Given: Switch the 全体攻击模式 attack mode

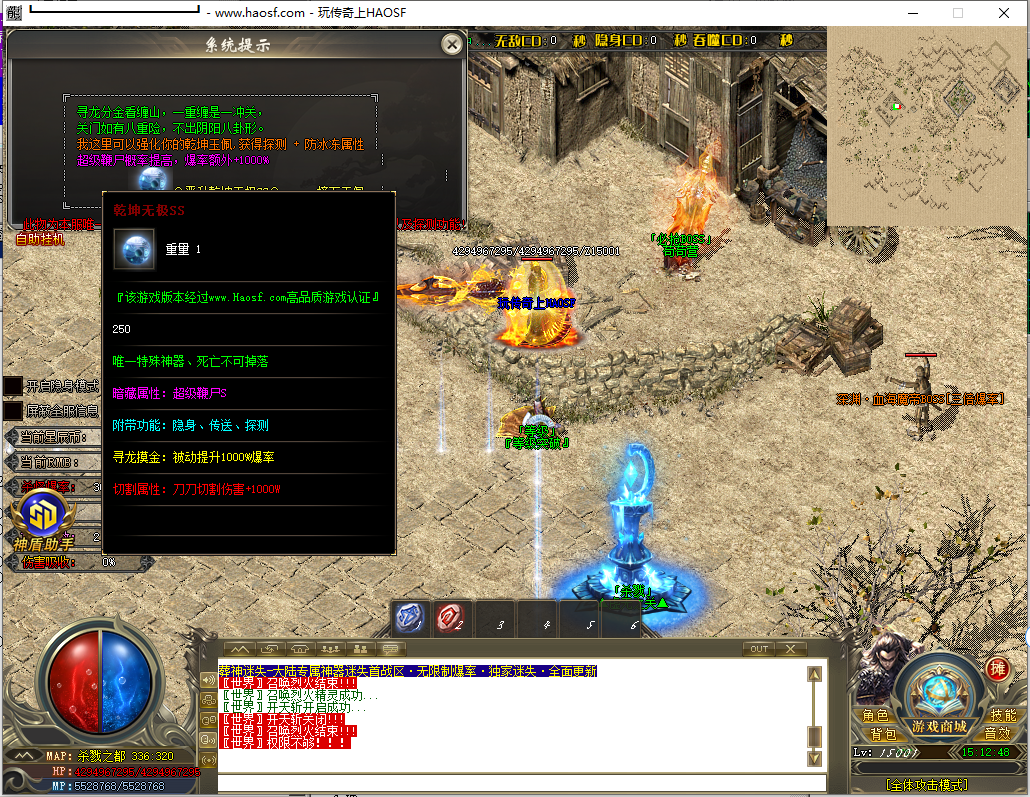Looking at the screenshot, I should click(926, 784).
